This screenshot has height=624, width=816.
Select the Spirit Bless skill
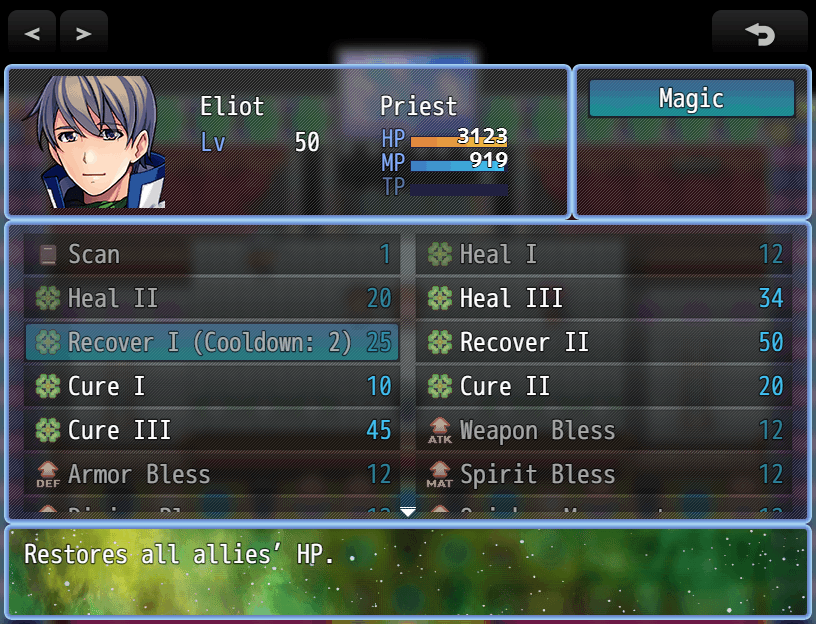(604, 475)
